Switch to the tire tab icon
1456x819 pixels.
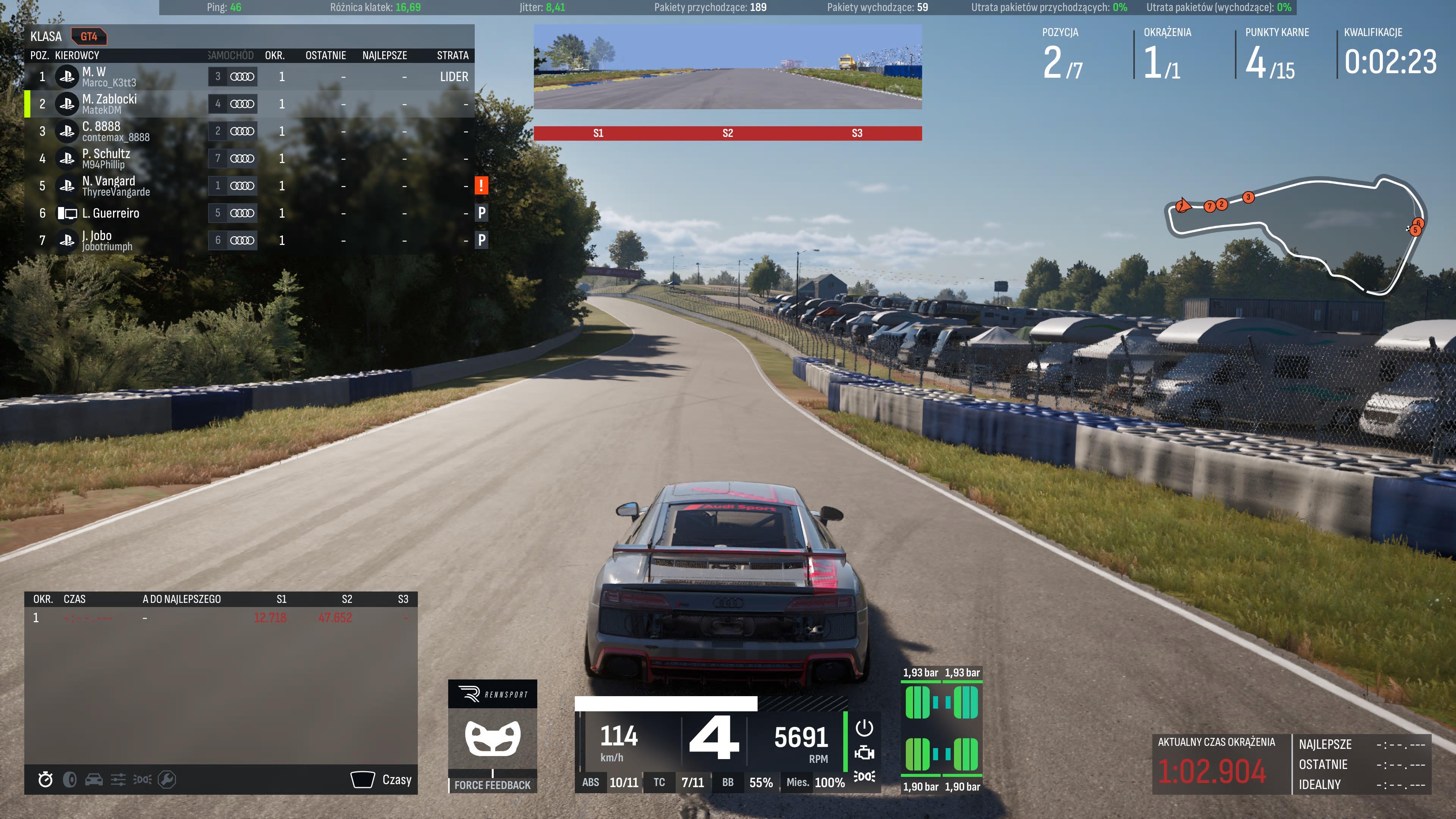tap(69, 780)
